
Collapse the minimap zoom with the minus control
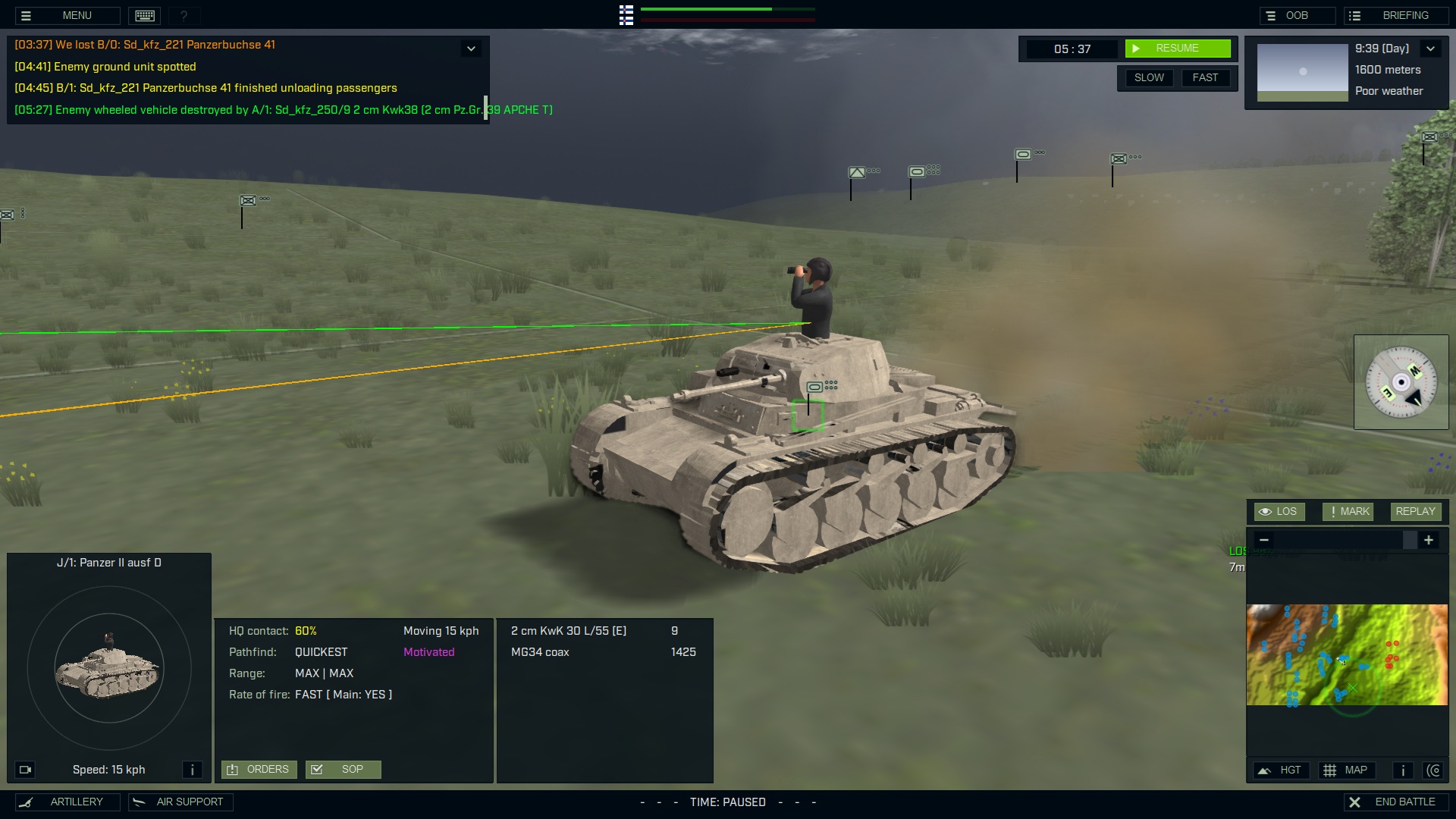click(x=1264, y=540)
